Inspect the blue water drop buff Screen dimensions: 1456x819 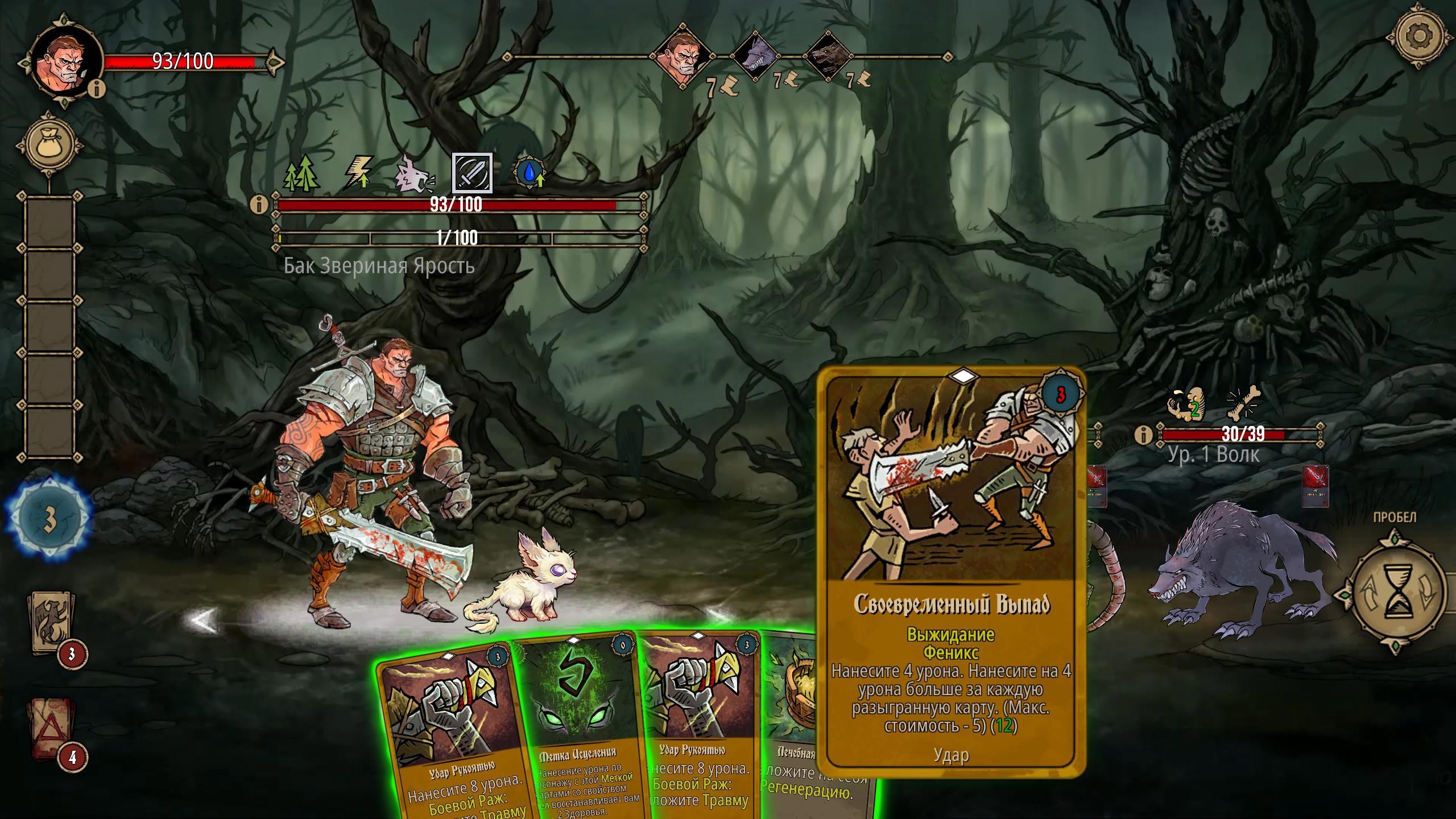click(530, 173)
